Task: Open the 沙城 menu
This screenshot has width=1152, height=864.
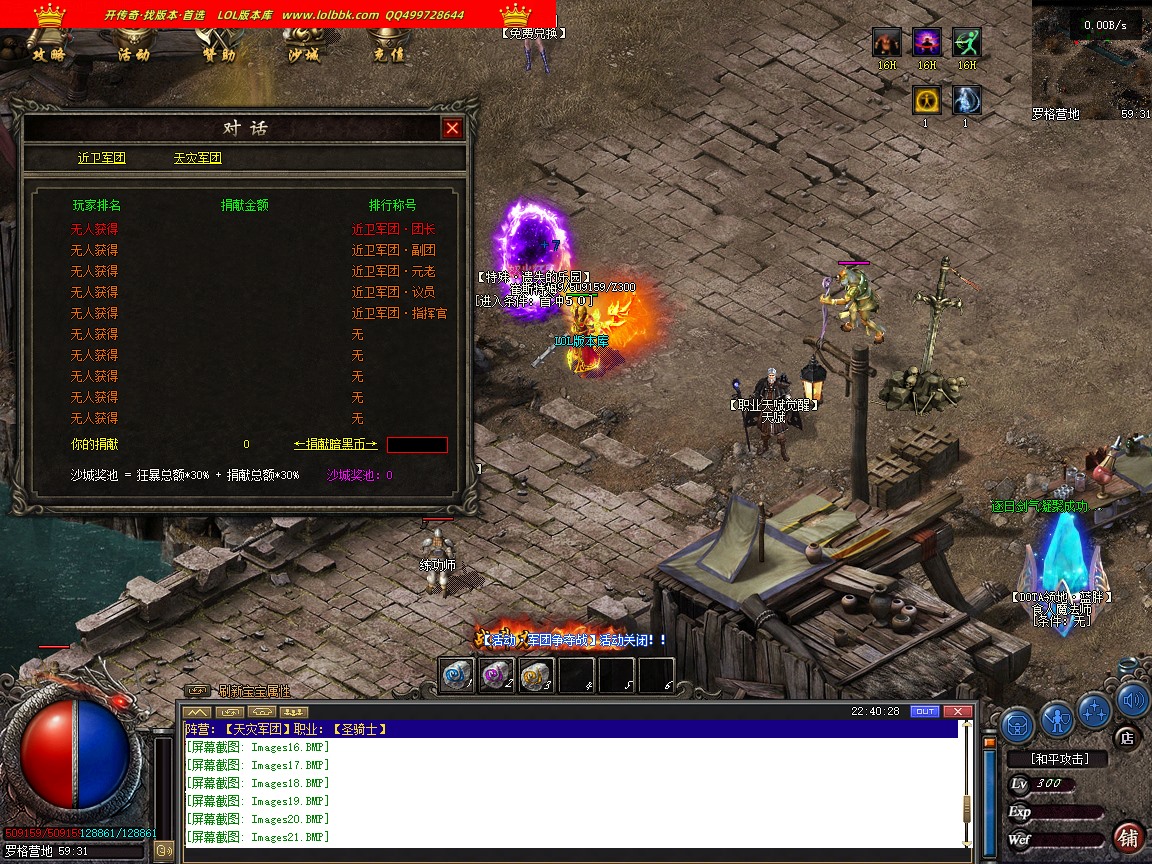Action: coord(303,54)
